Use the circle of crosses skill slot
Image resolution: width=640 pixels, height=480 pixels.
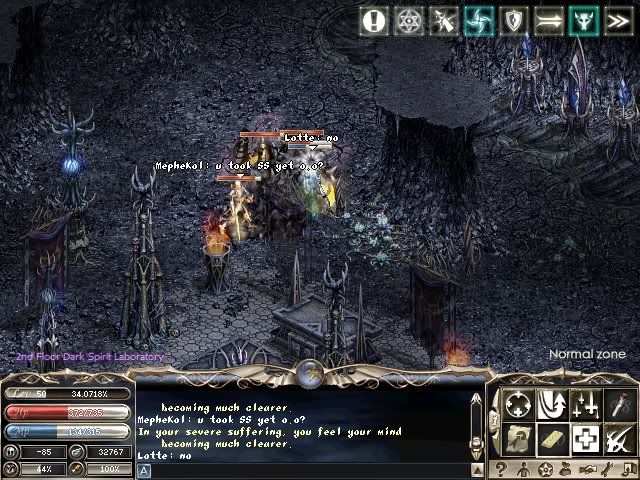click(518, 404)
